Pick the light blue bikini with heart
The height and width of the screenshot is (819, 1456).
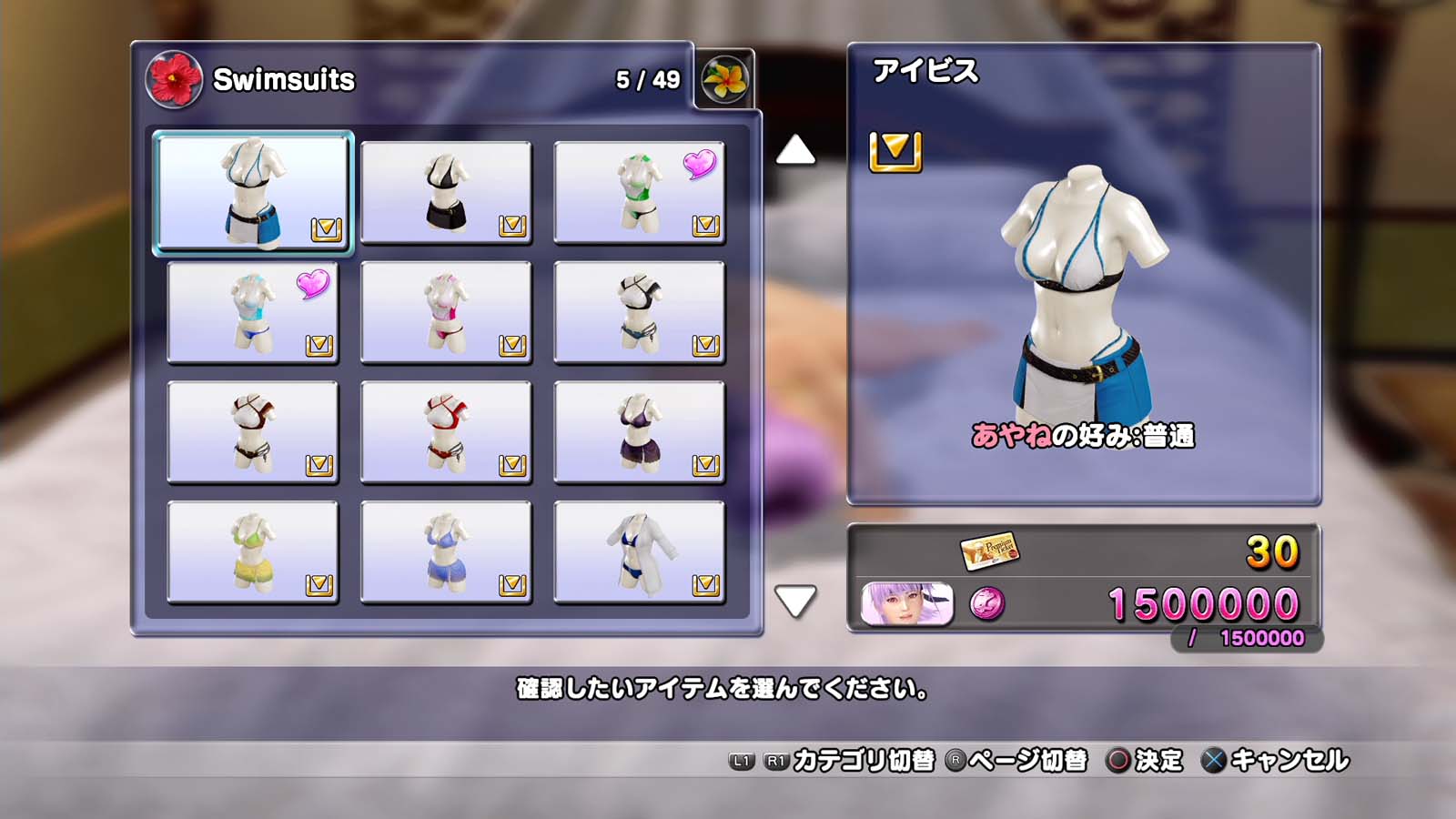coord(253,312)
